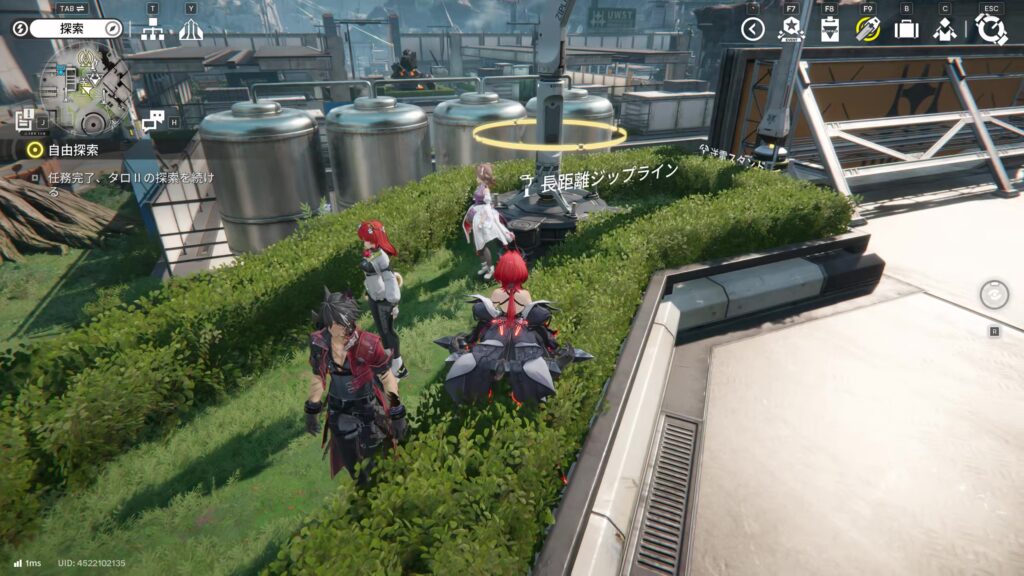
Task: Open the hierarchy tree icon menu
Action: [x=152, y=30]
